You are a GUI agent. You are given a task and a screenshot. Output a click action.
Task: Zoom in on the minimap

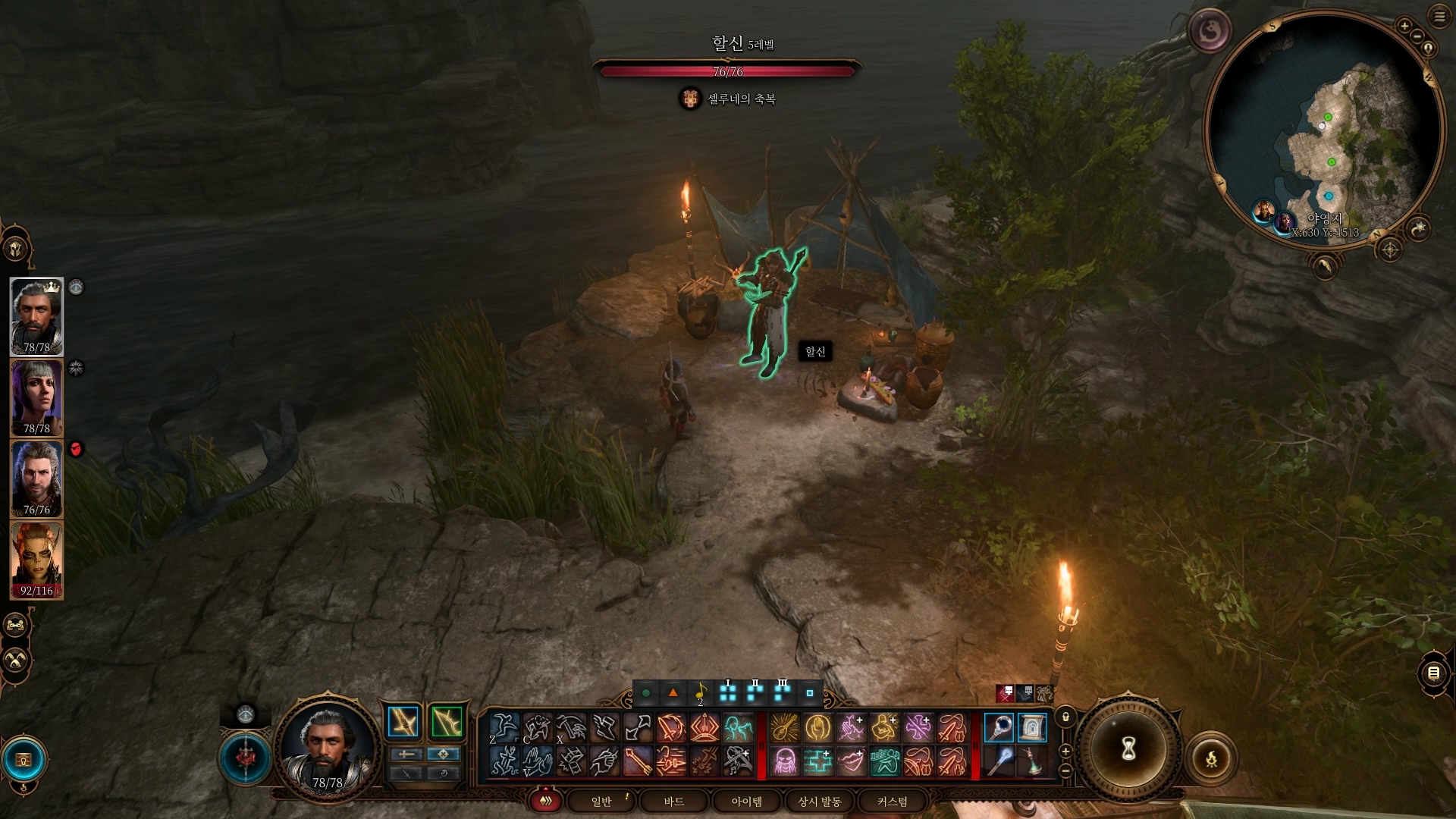[1404, 26]
